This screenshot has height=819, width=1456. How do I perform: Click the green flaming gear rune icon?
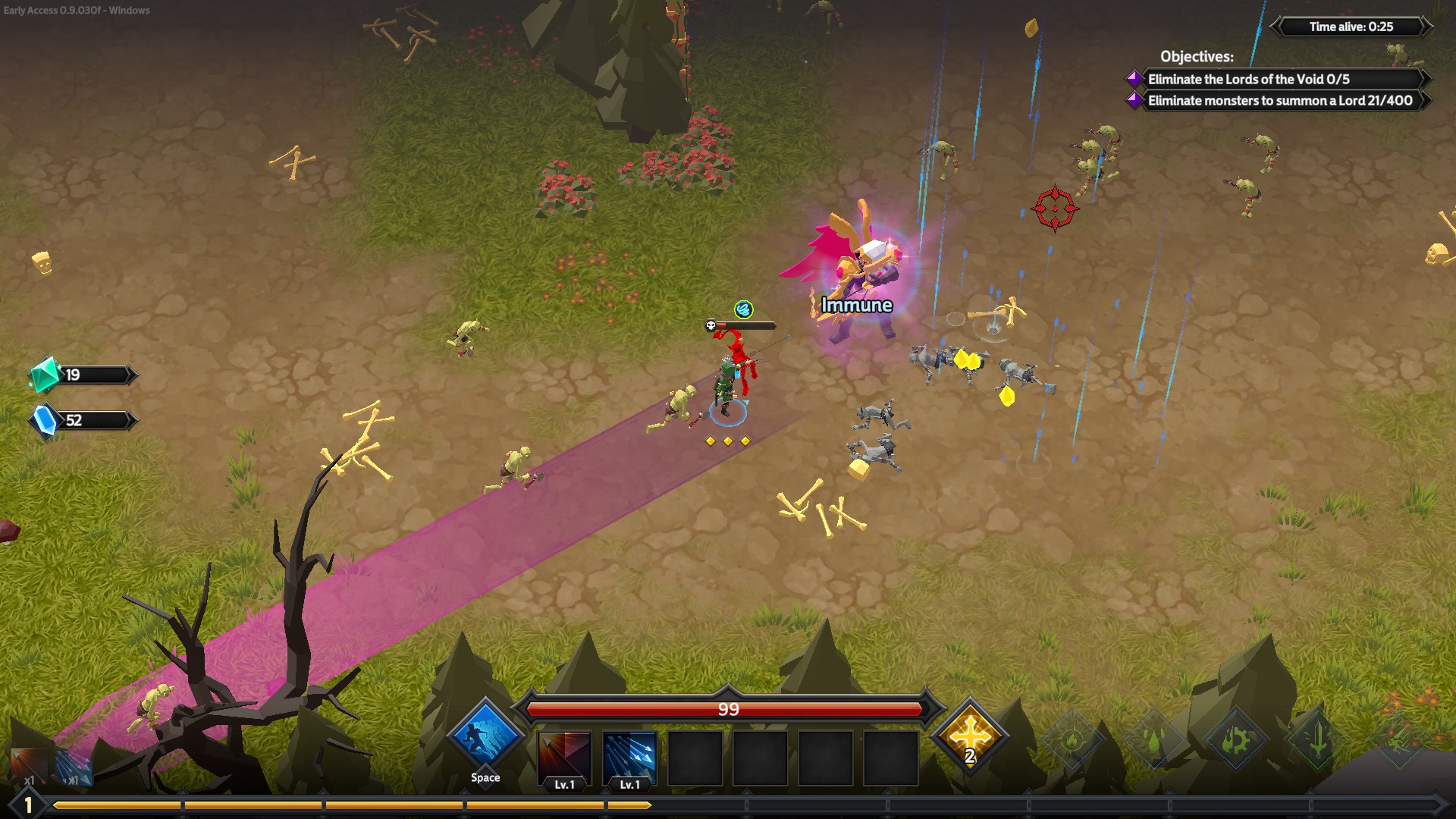[1235, 739]
